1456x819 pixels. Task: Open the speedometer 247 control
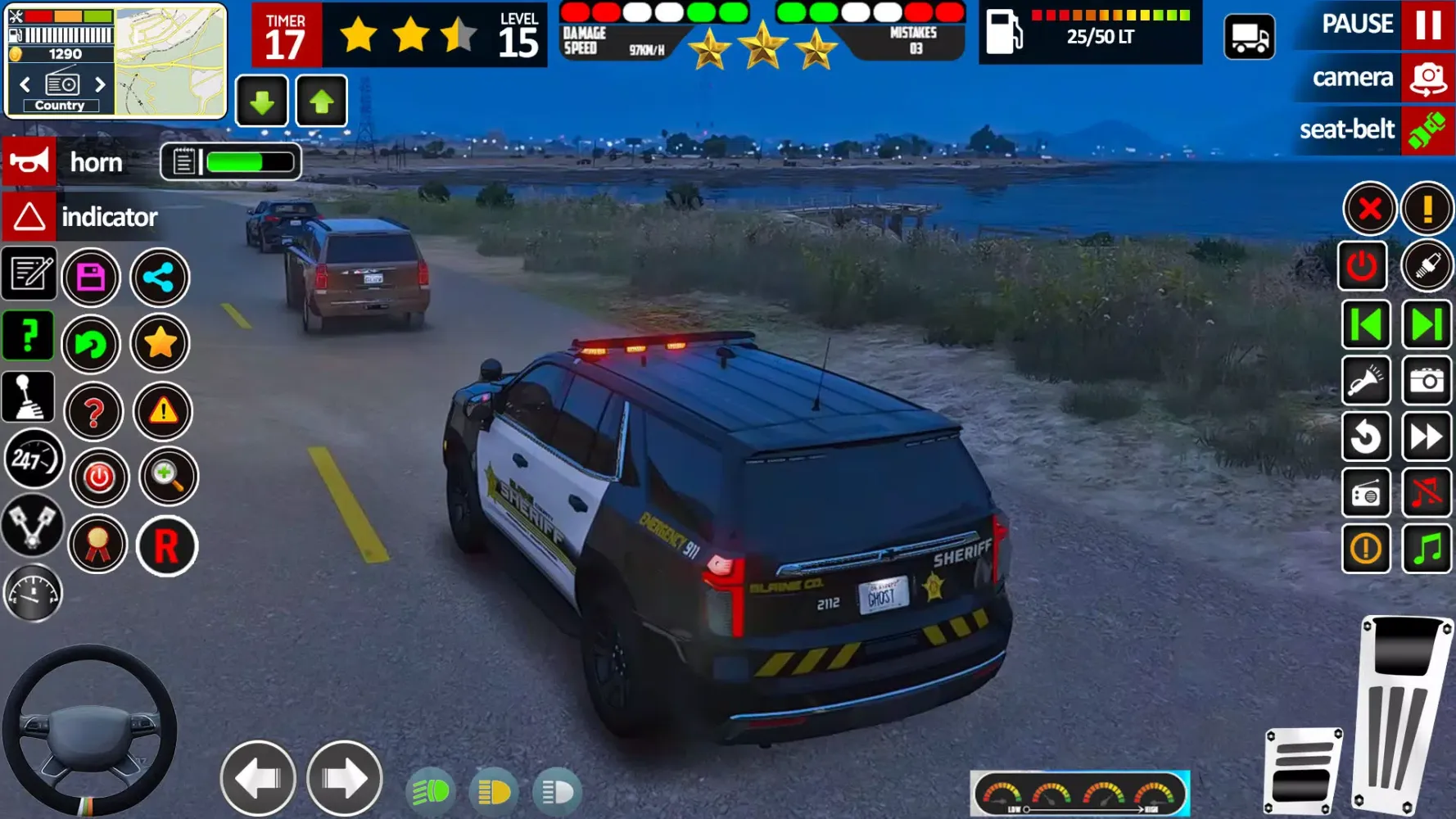coord(33,460)
